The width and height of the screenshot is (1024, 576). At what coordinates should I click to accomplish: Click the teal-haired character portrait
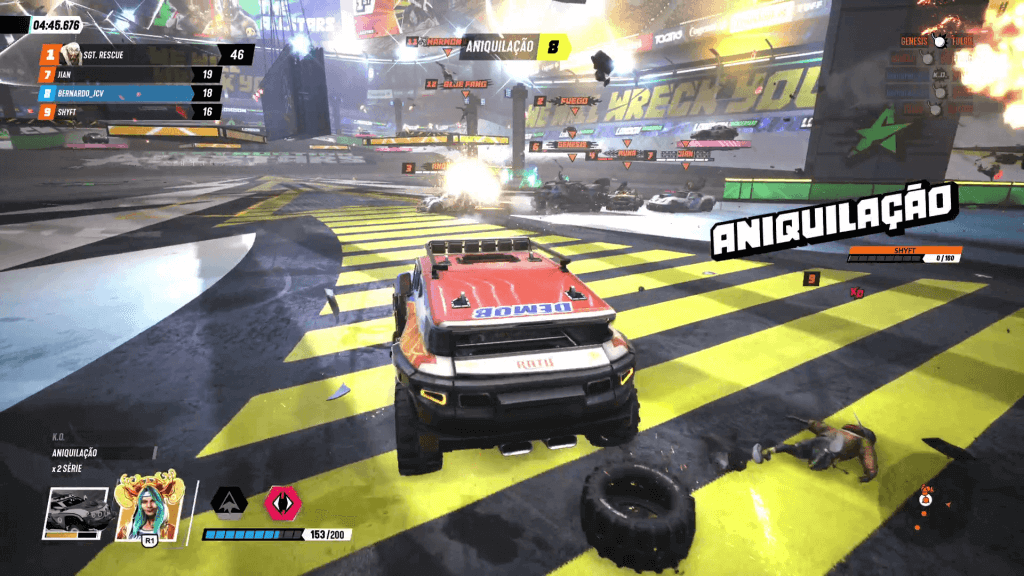pyautogui.click(x=150, y=506)
